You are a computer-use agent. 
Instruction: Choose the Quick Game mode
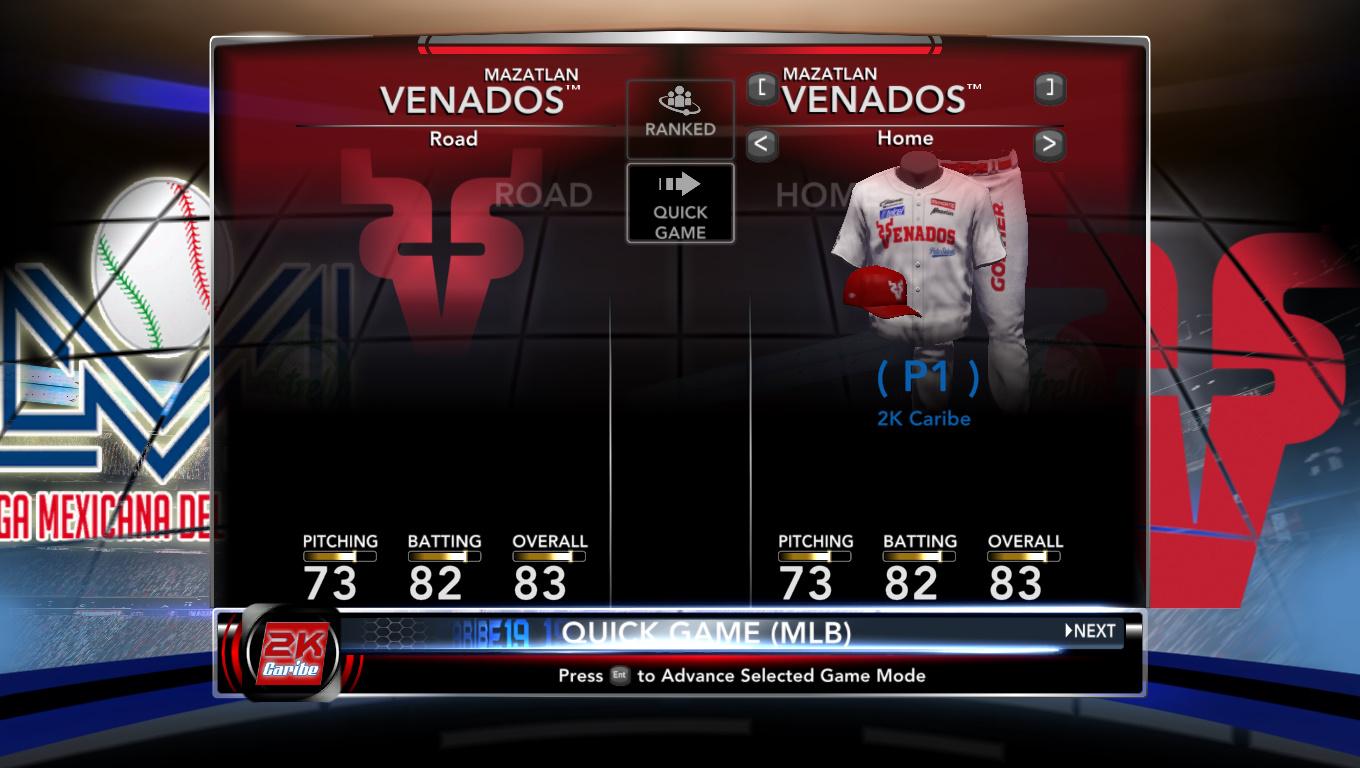(680, 204)
